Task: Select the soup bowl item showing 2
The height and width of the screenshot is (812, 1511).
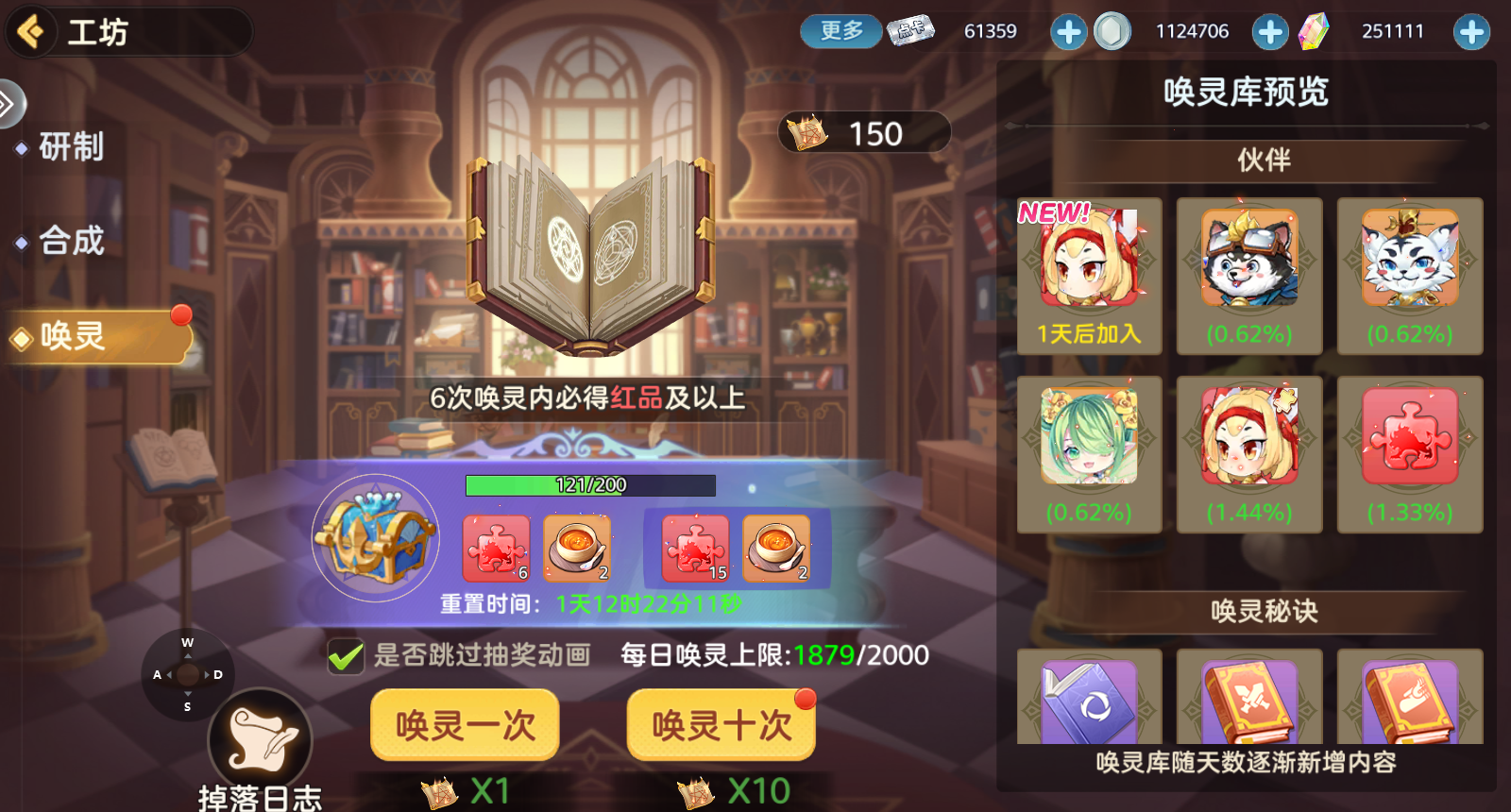Action: [x=578, y=548]
